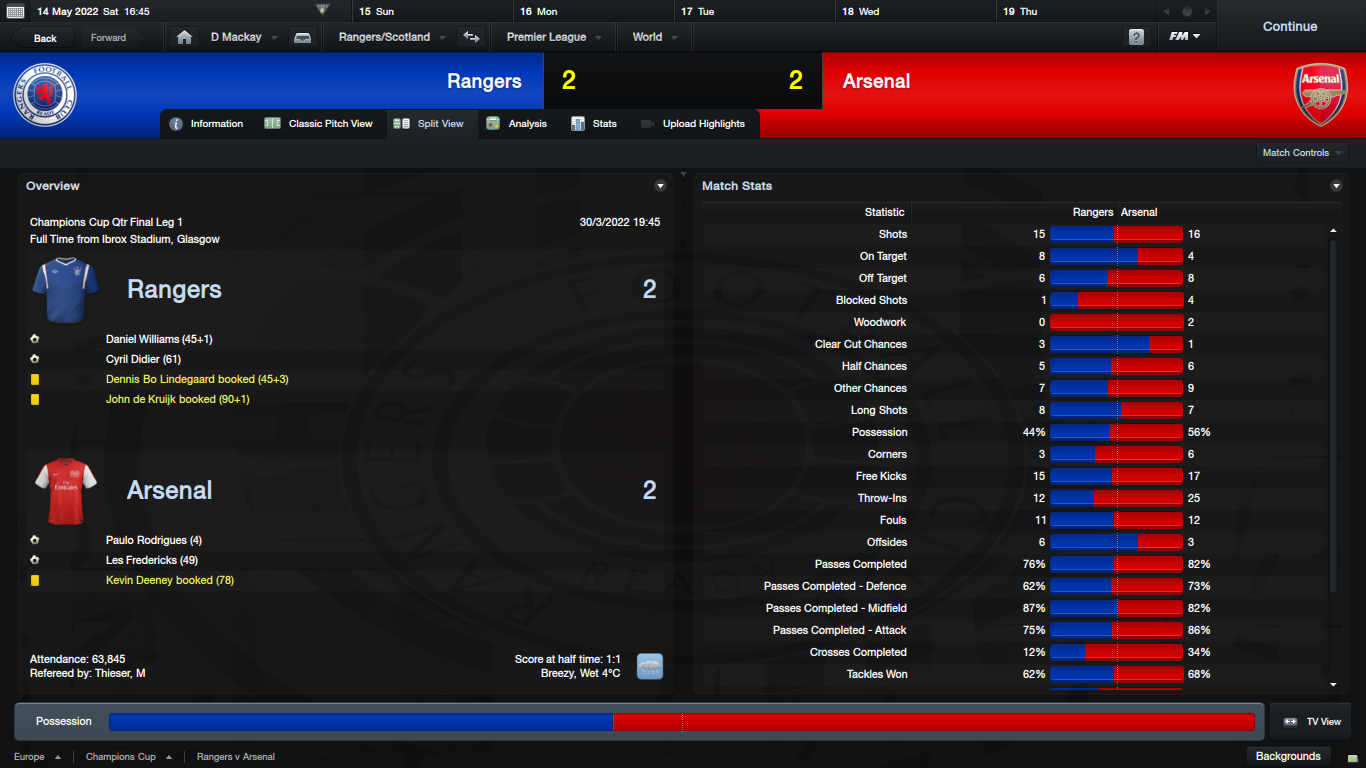Click the Continue button
This screenshot has height=768, width=1366.
point(1289,27)
